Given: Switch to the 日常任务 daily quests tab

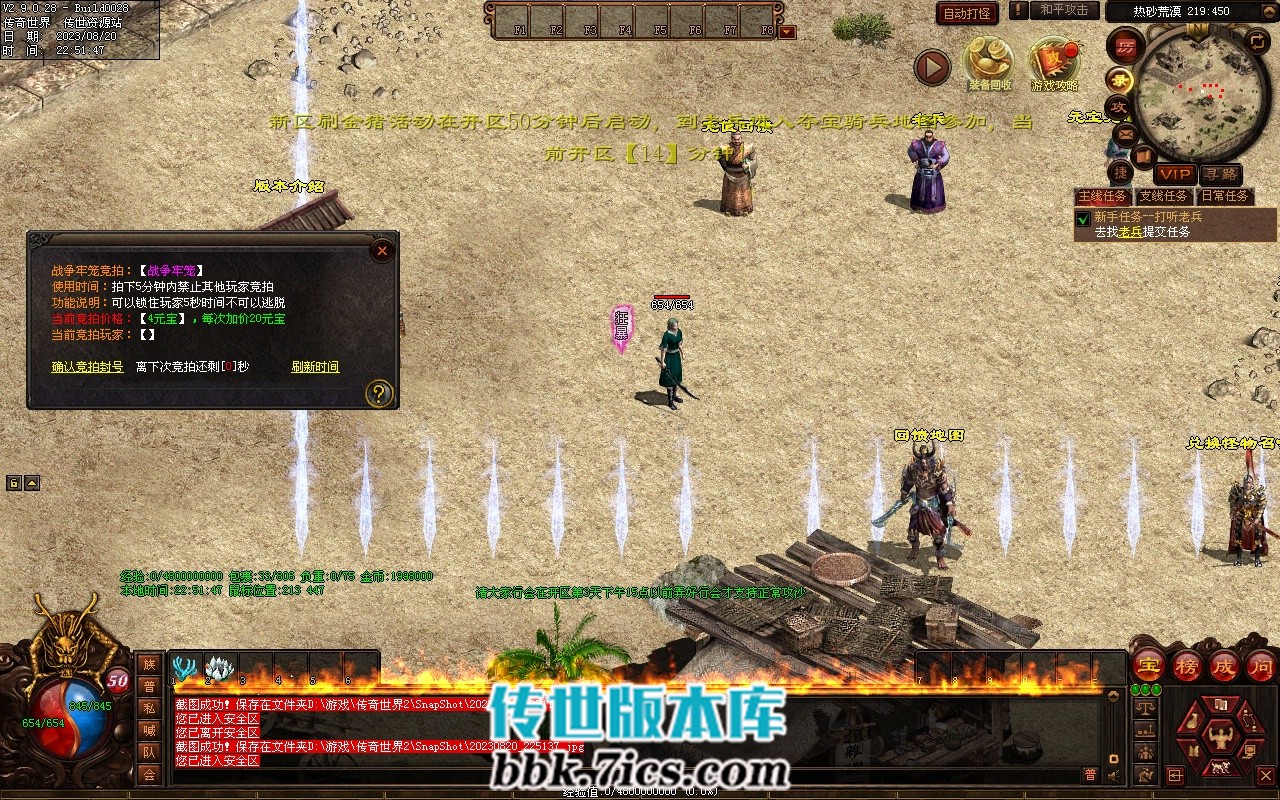Looking at the screenshot, I should point(1224,196).
